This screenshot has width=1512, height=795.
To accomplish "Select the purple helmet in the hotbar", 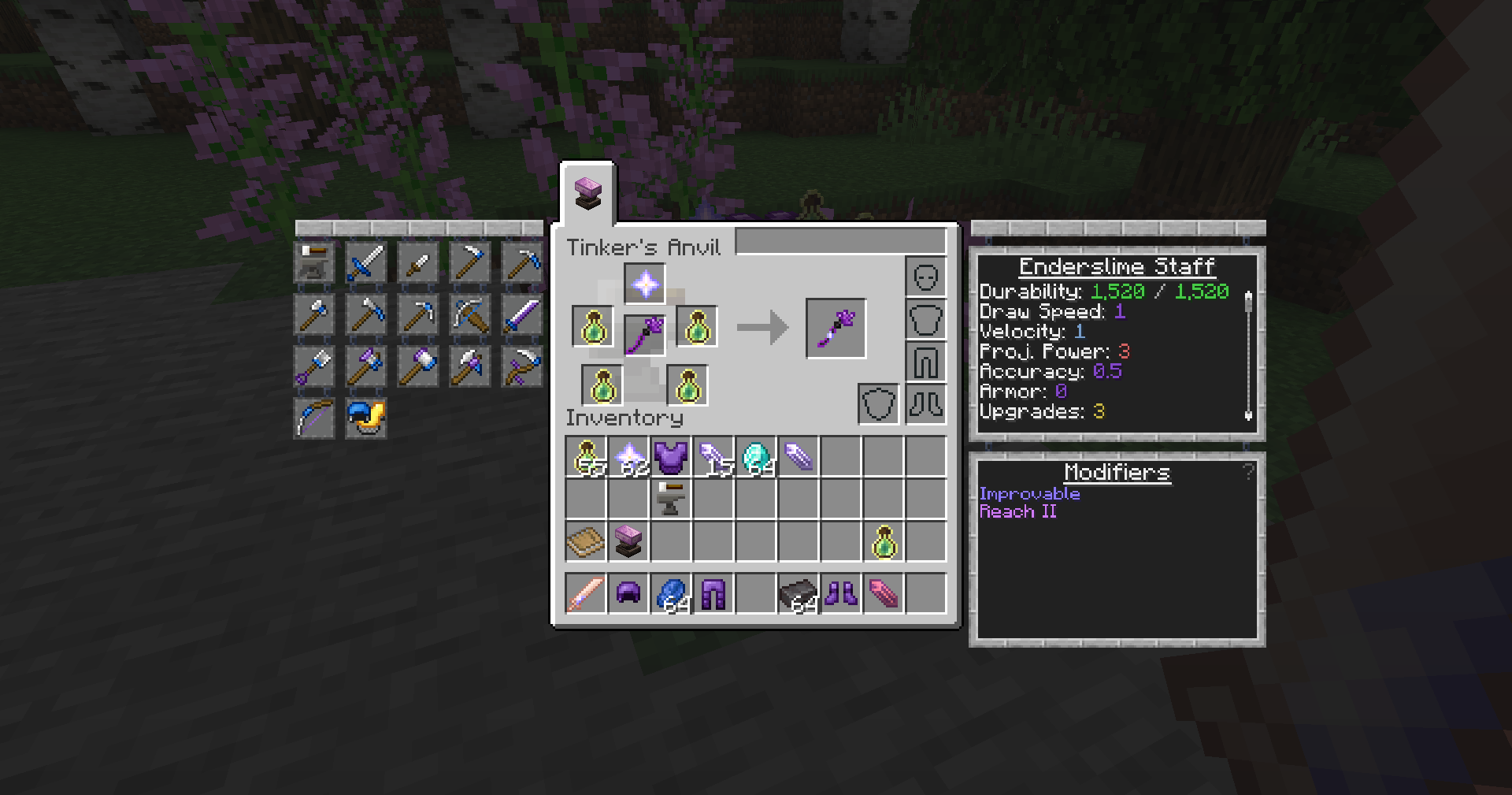I will click(628, 593).
